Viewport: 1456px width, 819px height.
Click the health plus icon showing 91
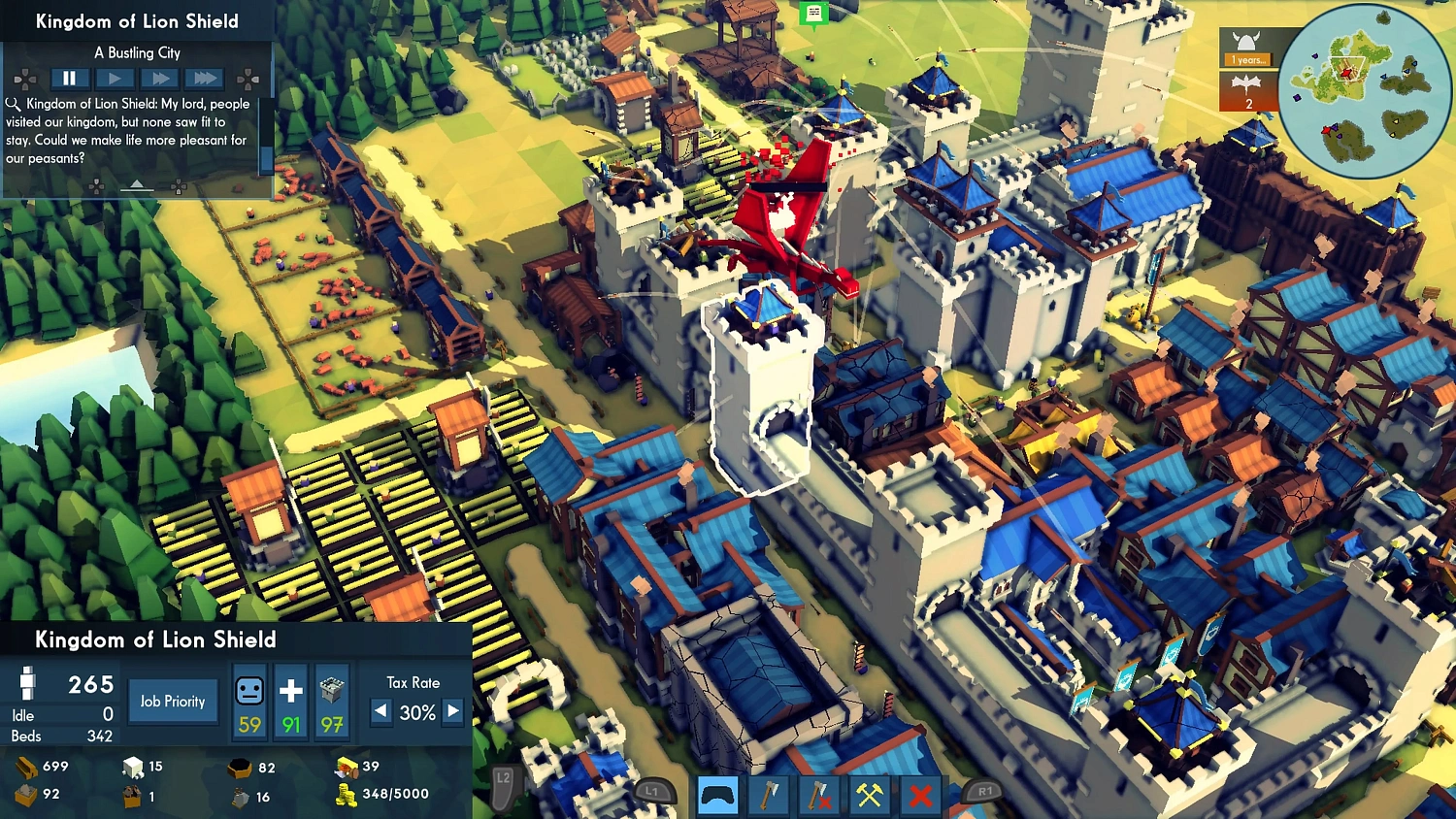click(x=289, y=691)
